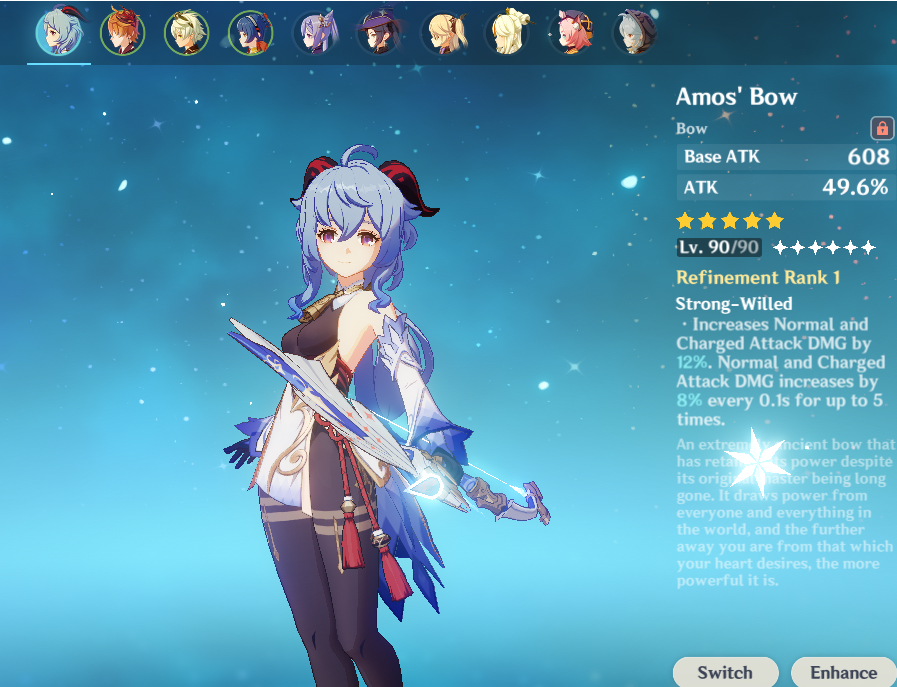Screen dimensions: 897x687
Task: Choose Mona's portrait with the witch hat
Action: click(x=378, y=33)
